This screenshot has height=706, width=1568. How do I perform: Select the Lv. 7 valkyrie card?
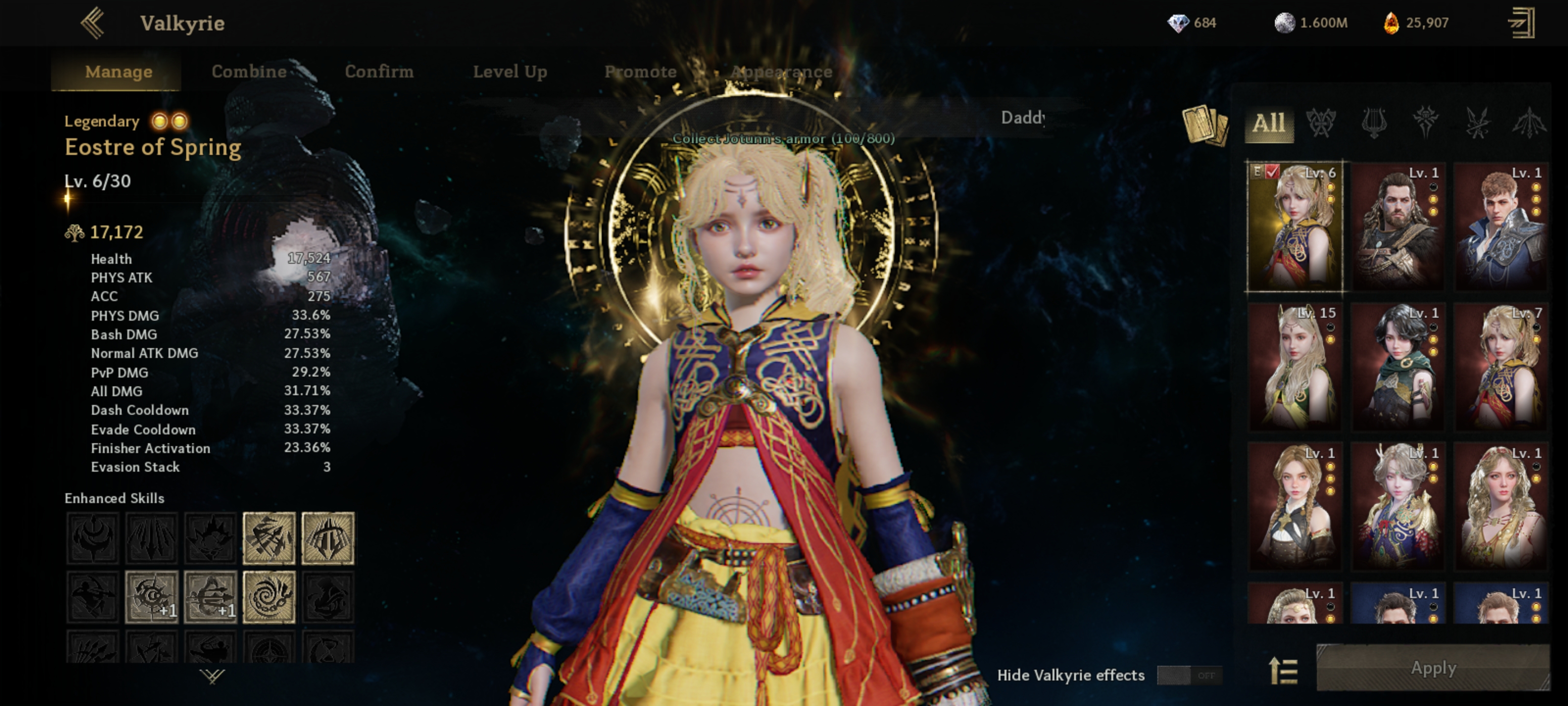pyautogui.click(x=1500, y=367)
